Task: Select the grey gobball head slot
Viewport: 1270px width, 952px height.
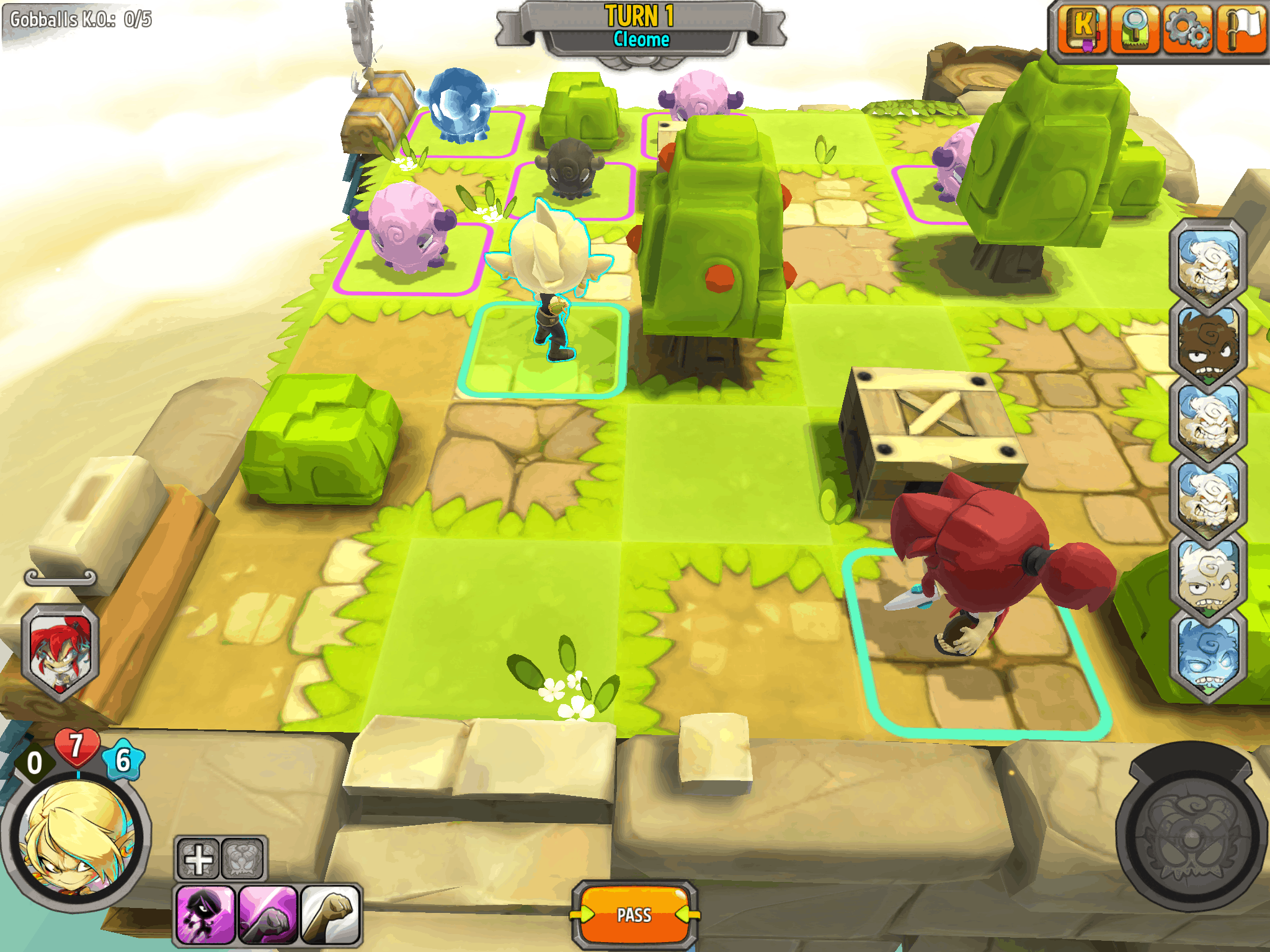Action: (x=242, y=860)
